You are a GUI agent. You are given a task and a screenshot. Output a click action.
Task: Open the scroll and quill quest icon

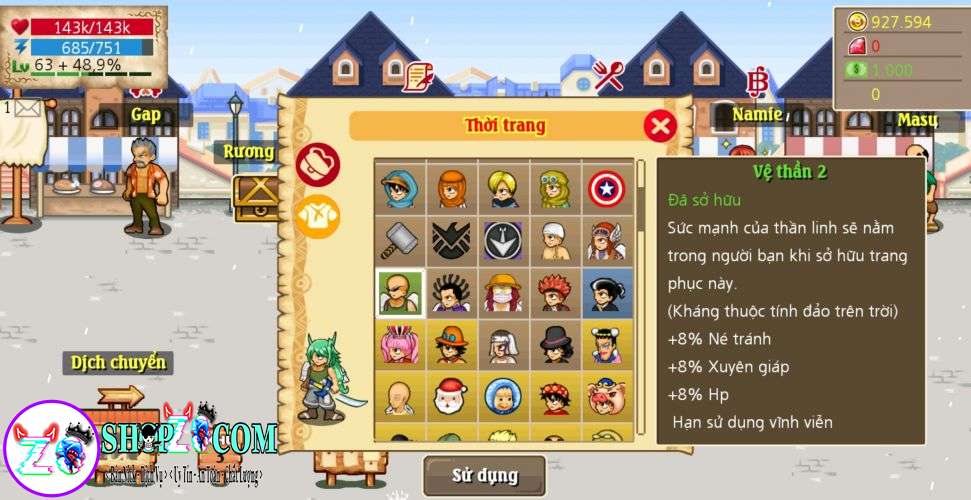[417, 76]
